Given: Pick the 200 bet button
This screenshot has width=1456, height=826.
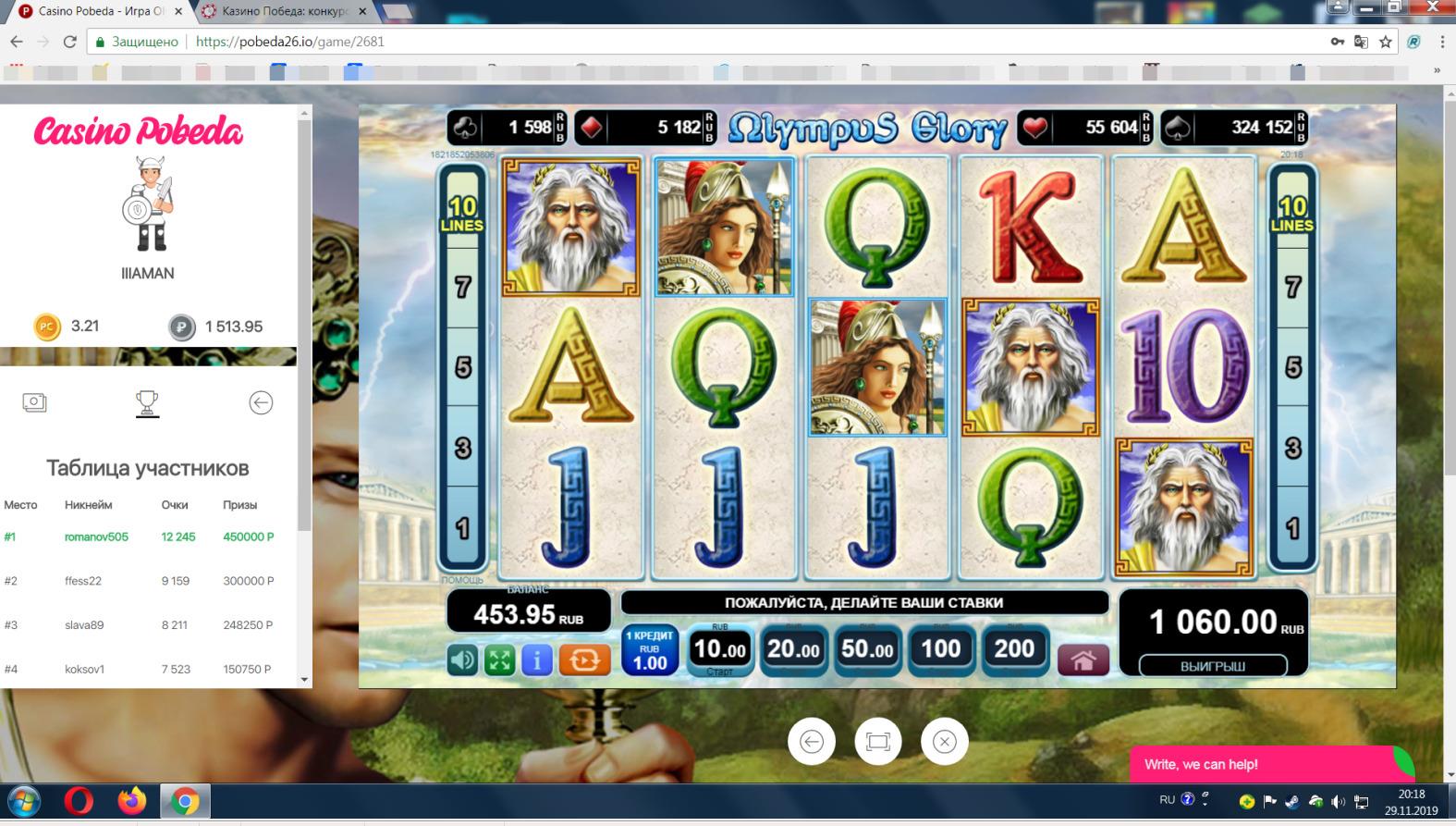Looking at the screenshot, I should (x=1014, y=649).
